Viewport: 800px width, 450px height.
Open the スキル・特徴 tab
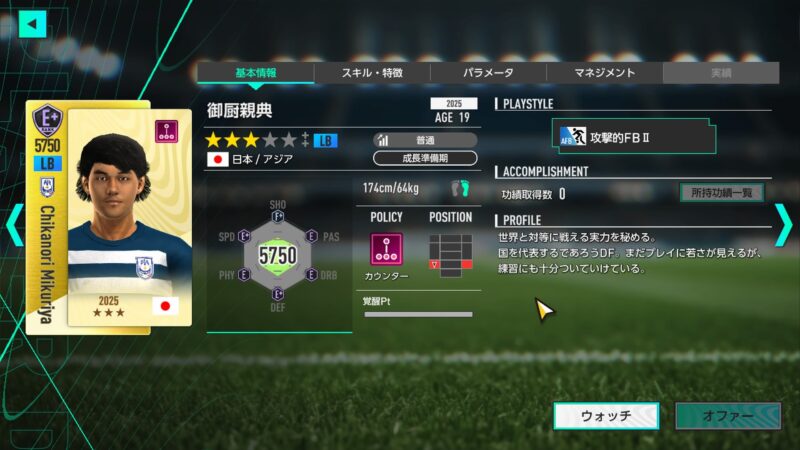click(372, 73)
